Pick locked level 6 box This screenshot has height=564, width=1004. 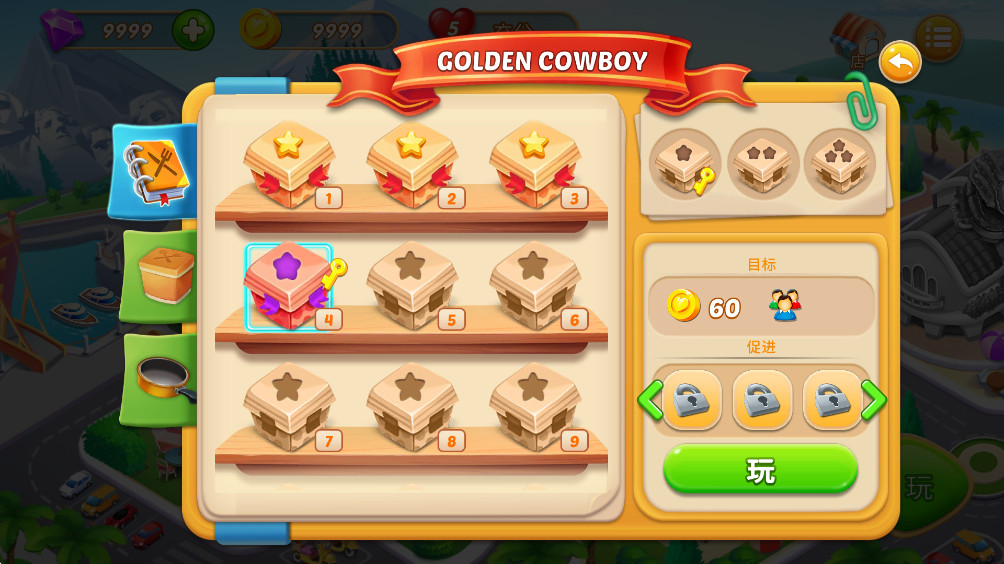click(534, 287)
